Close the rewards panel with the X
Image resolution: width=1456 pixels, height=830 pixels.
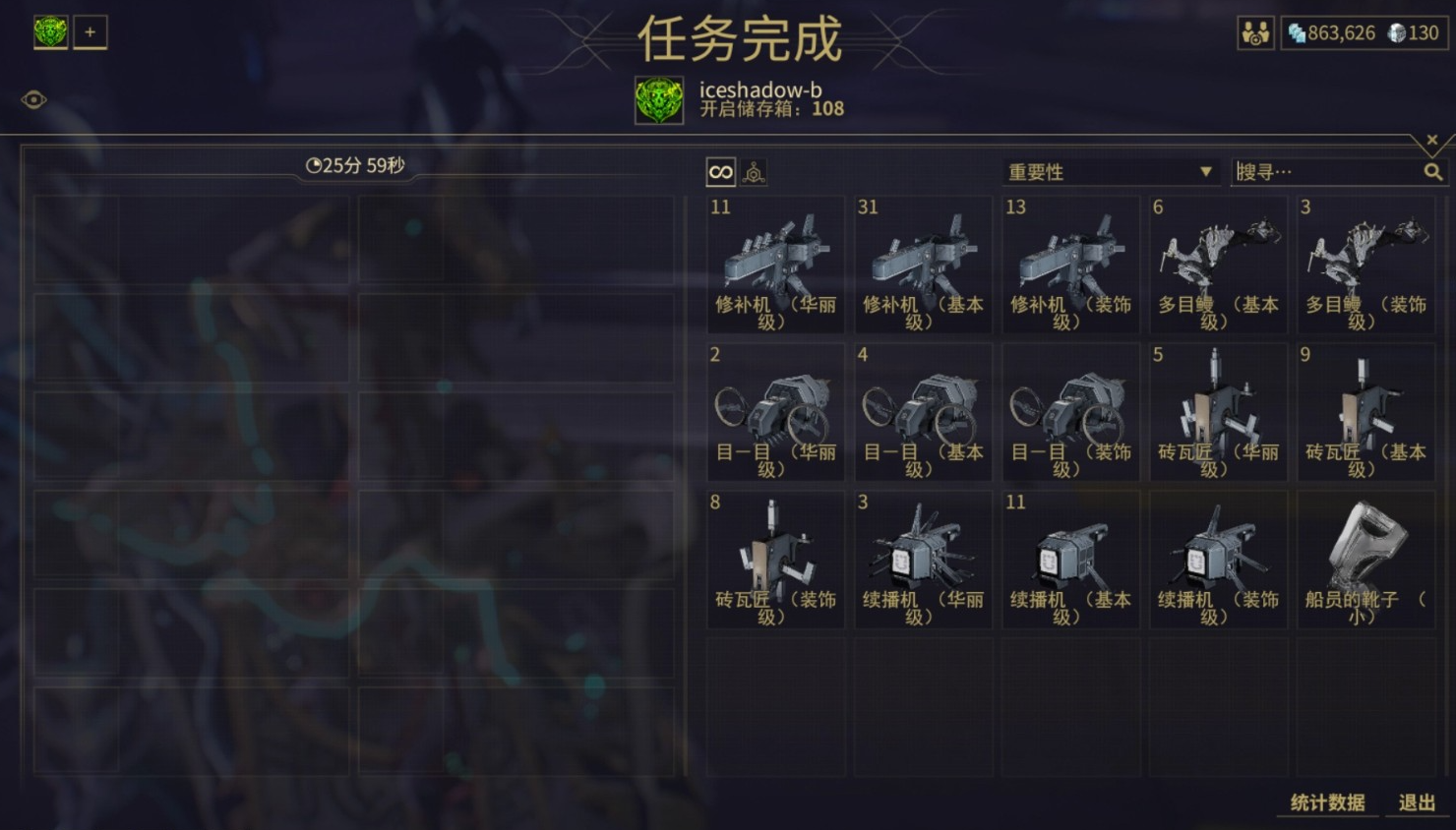1431,139
